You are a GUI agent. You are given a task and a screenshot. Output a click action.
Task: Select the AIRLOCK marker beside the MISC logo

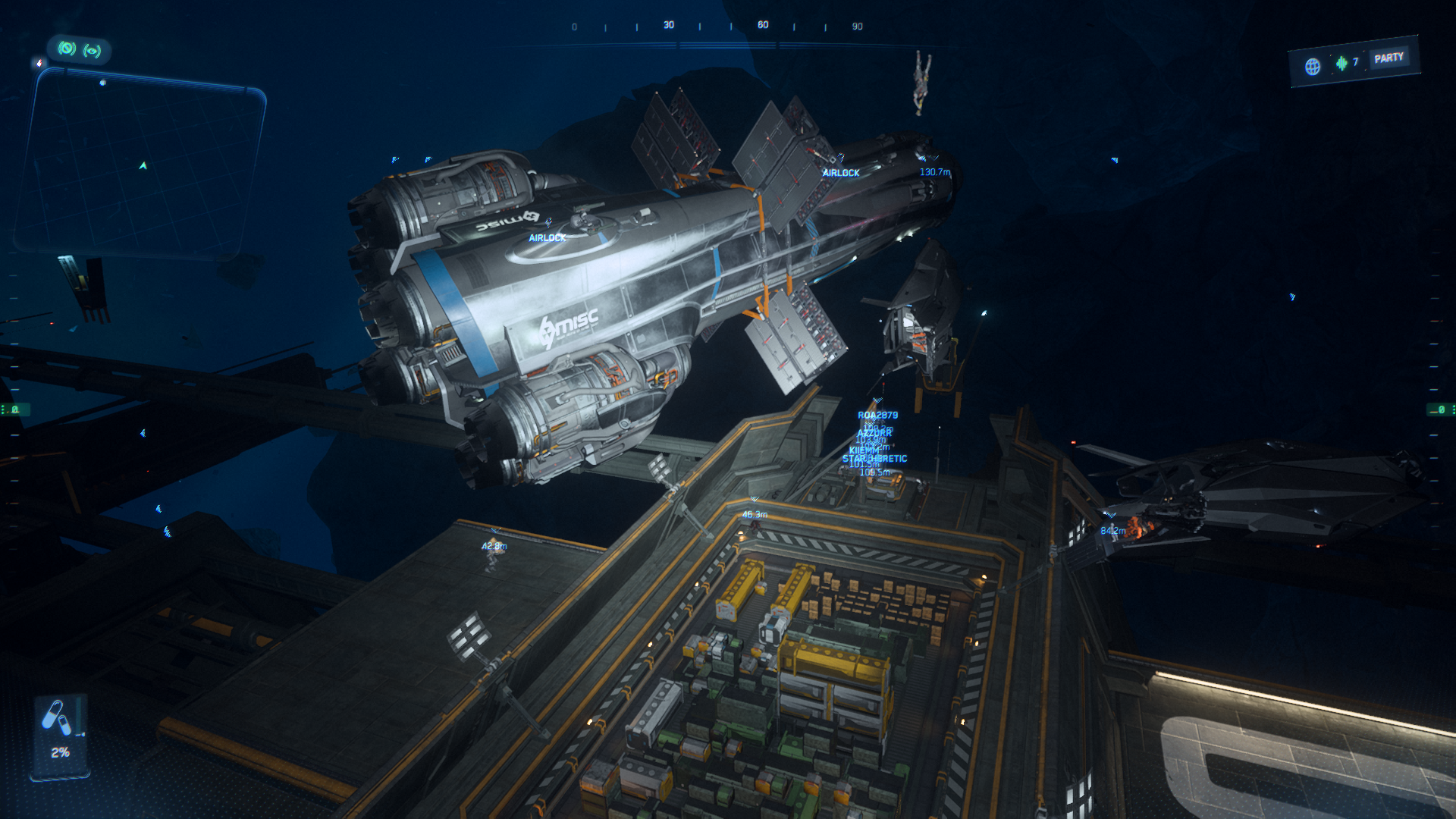(547, 237)
